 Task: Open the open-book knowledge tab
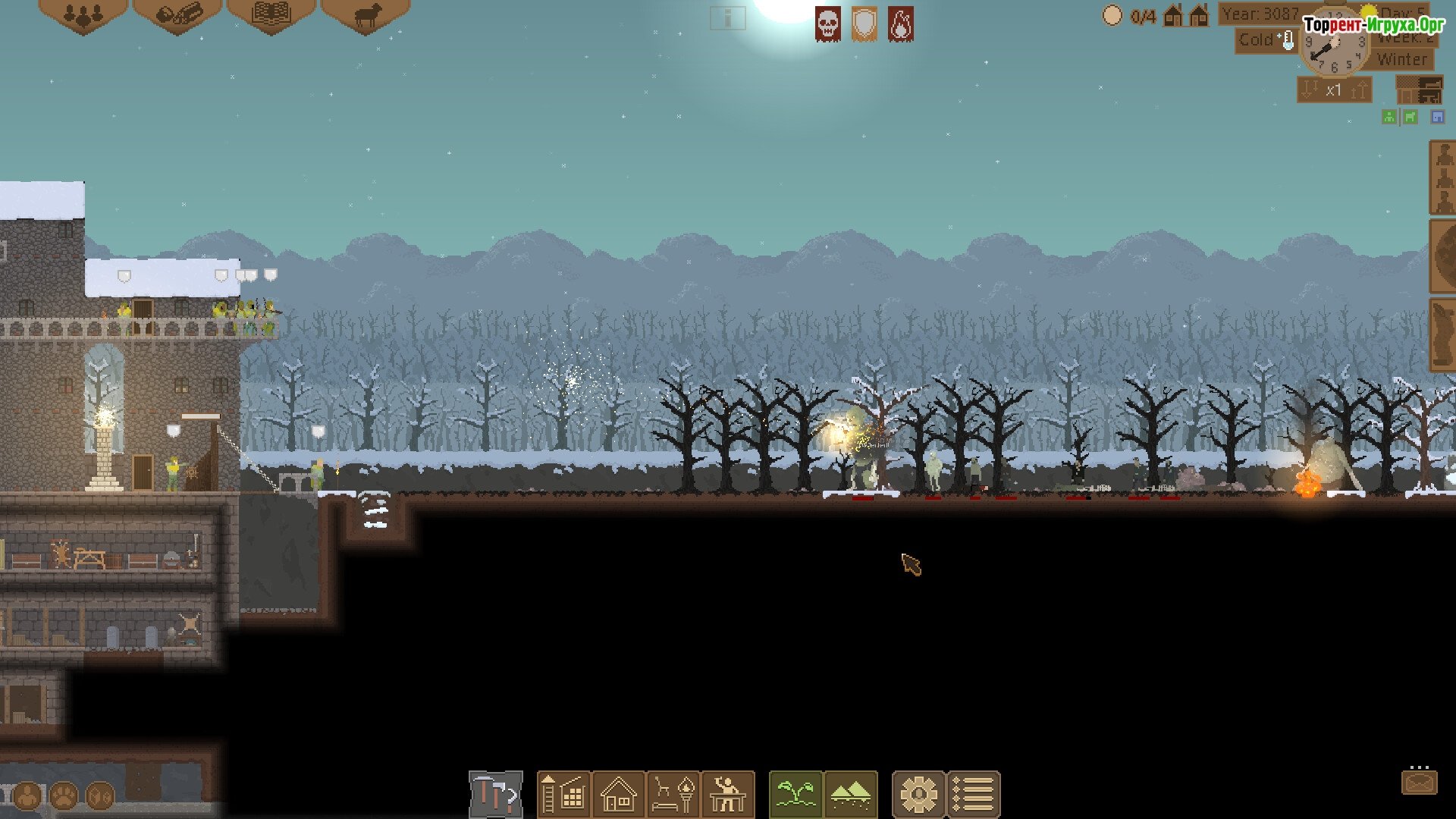pos(271,15)
